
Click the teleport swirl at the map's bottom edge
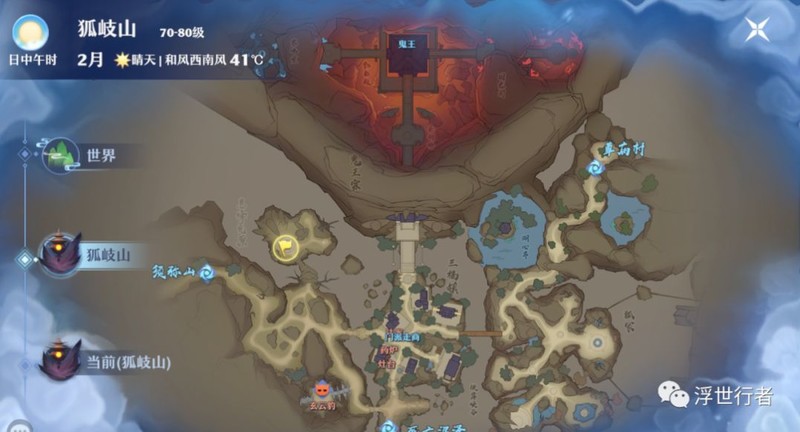388,426
